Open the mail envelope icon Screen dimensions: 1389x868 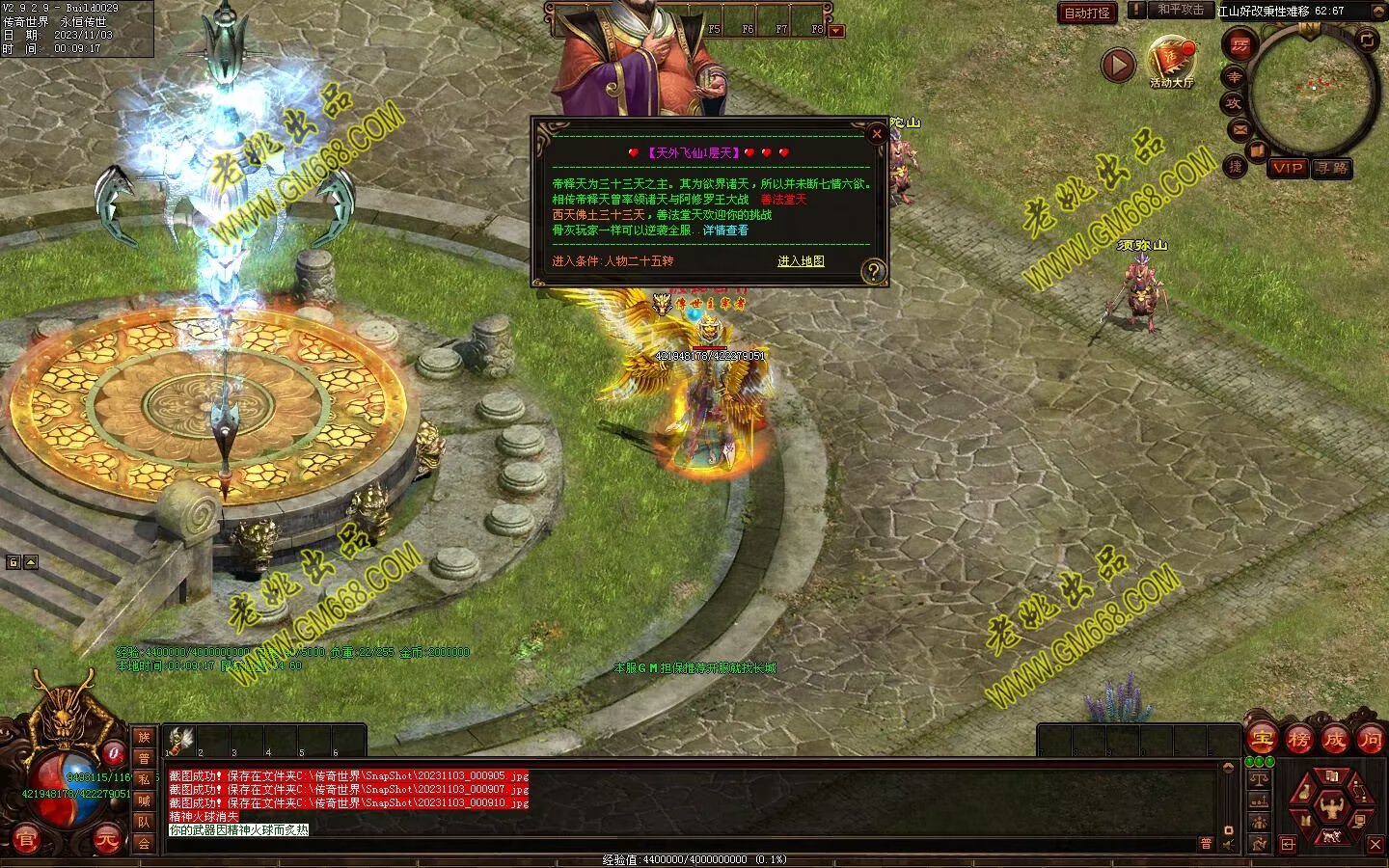(x=1239, y=128)
